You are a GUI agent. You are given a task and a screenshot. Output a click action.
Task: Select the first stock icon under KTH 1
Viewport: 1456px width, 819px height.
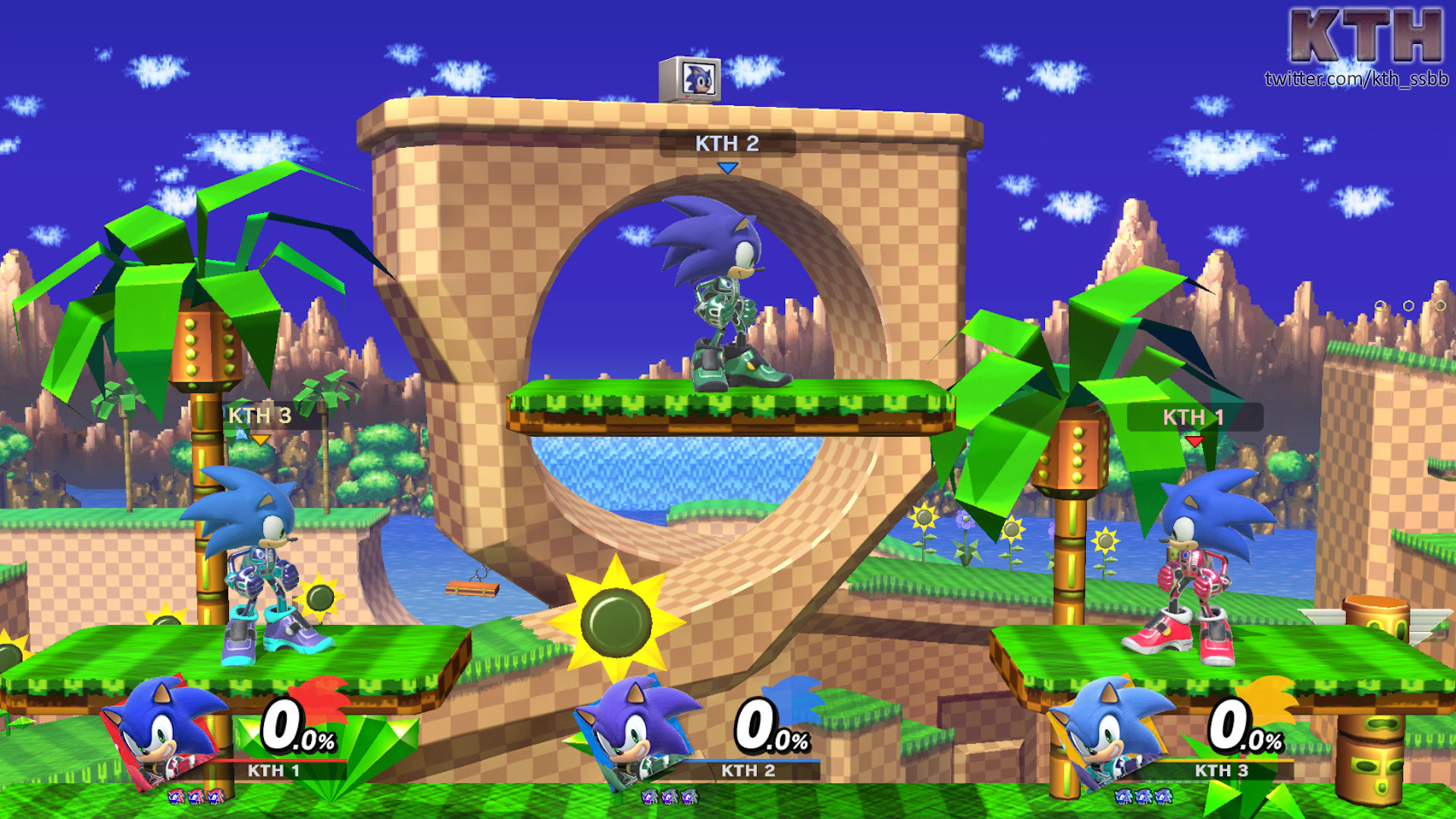[x=176, y=798]
